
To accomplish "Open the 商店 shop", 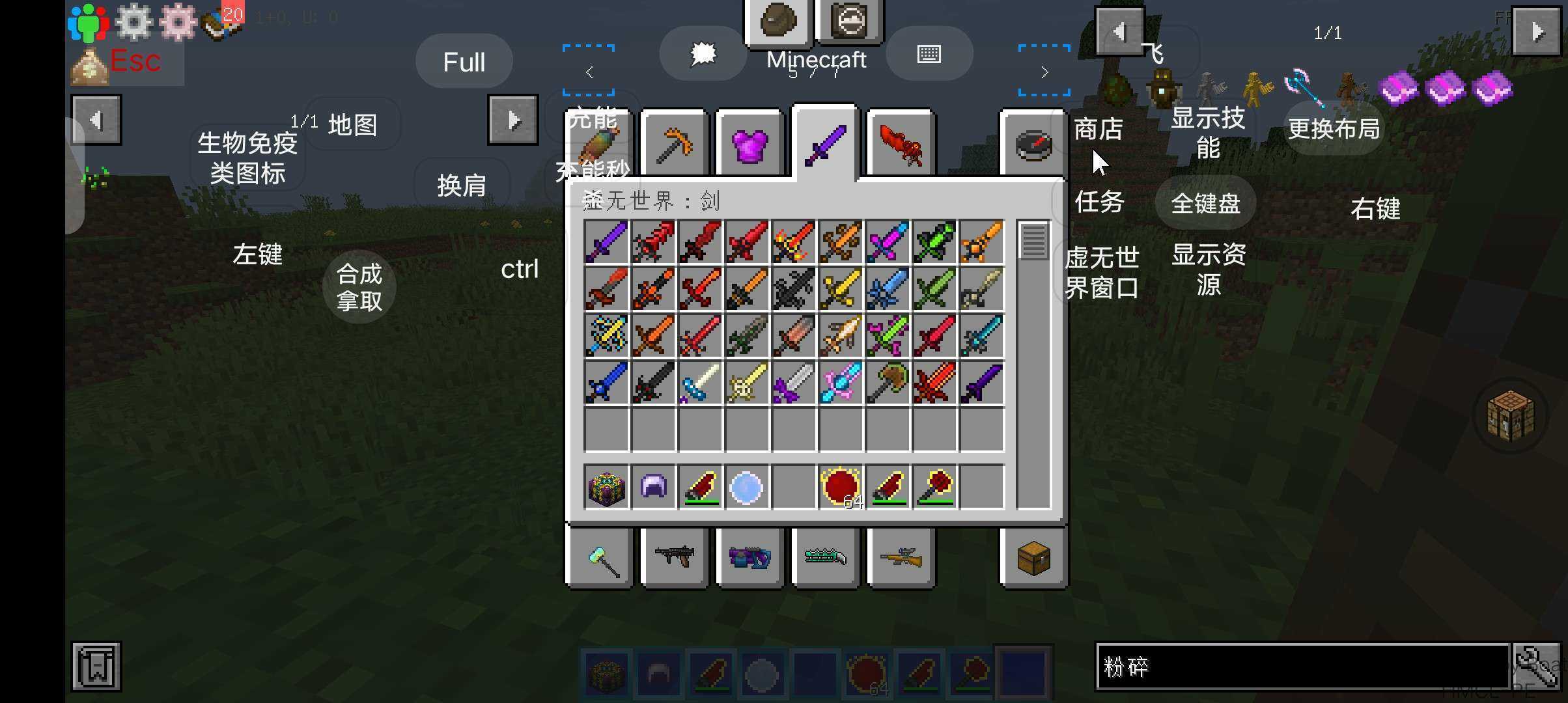I will coord(1098,129).
